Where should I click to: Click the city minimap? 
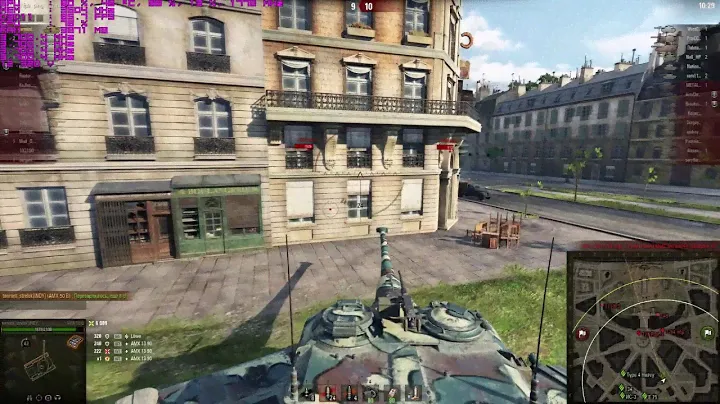point(642,325)
